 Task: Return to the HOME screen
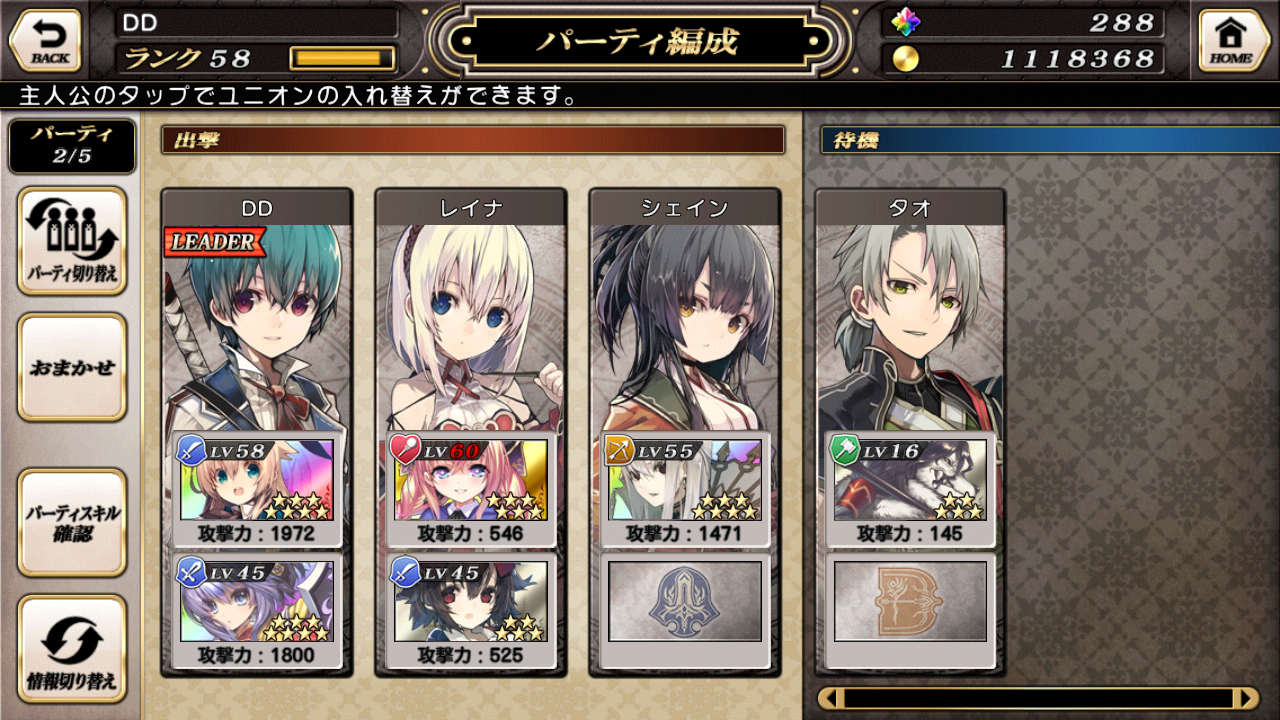point(1233,41)
